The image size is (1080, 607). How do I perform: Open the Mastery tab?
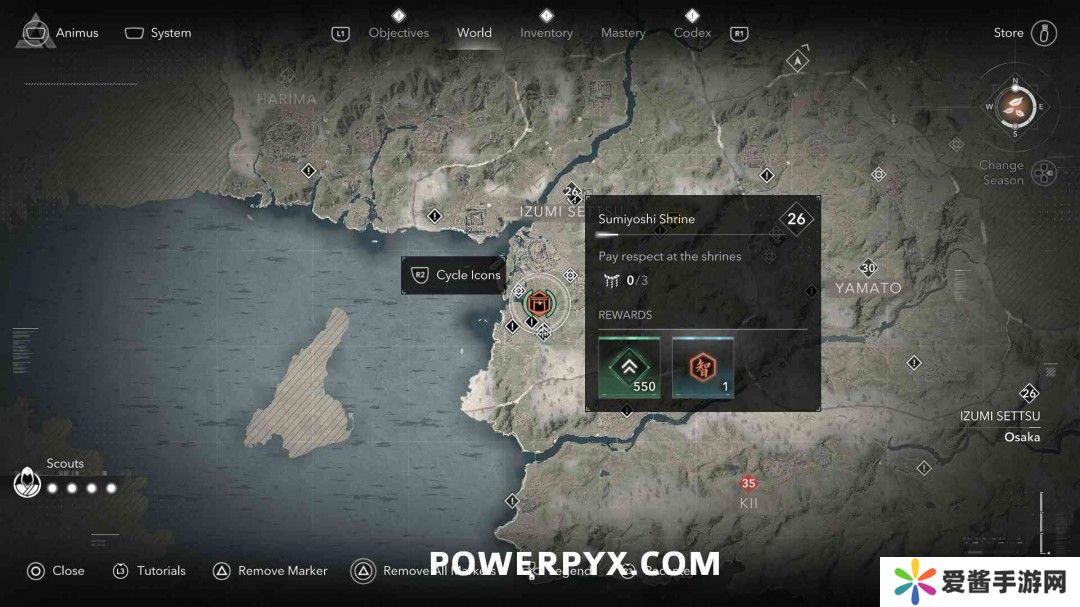pos(623,32)
